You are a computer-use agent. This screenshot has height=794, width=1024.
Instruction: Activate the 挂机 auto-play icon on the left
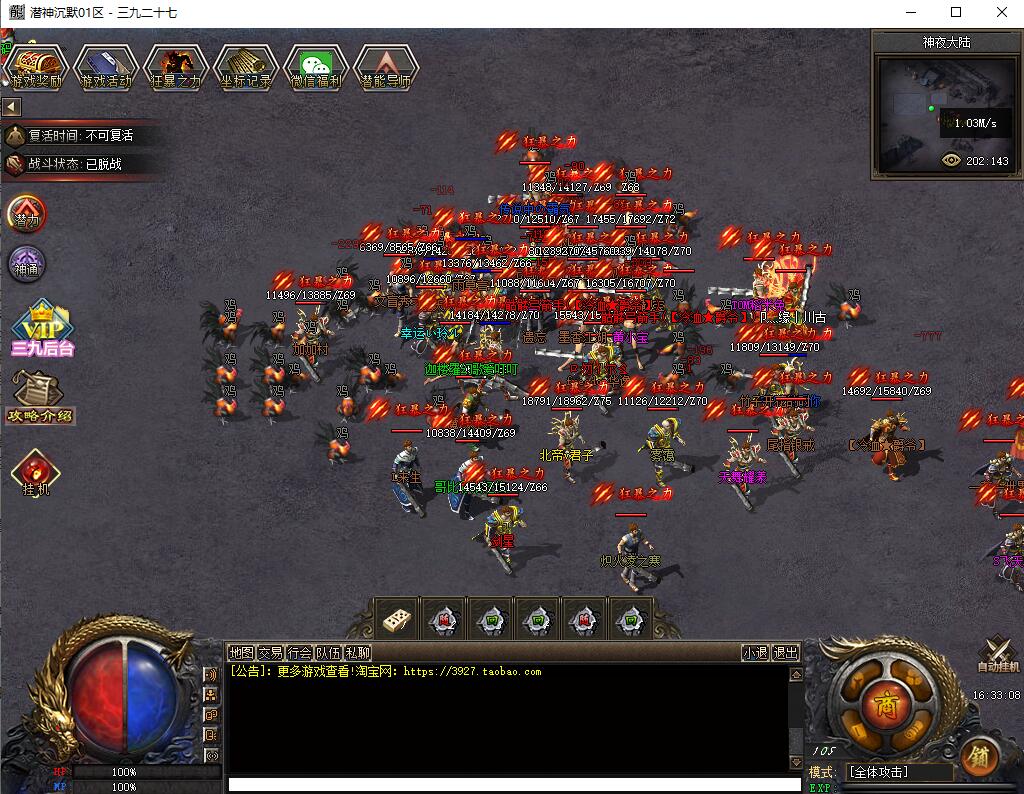(36, 474)
